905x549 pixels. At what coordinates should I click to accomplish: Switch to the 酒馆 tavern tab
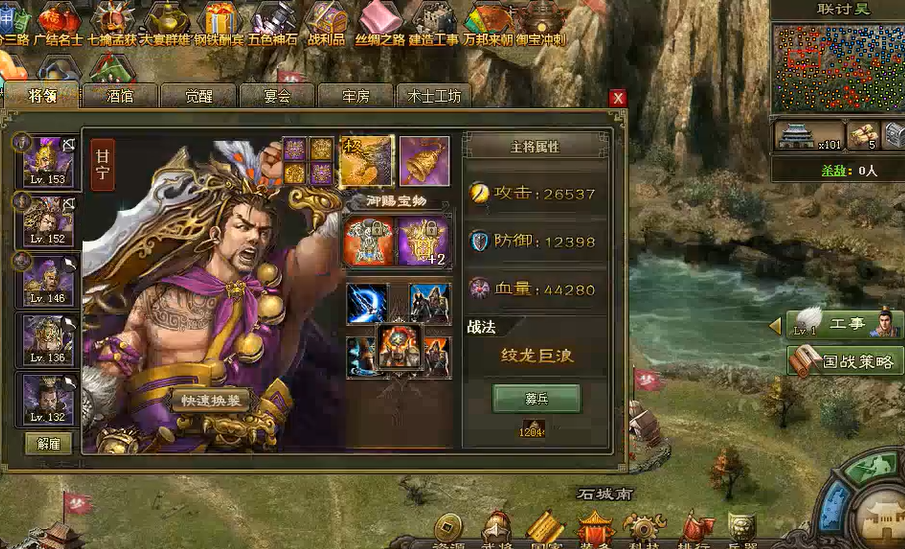tap(120, 96)
